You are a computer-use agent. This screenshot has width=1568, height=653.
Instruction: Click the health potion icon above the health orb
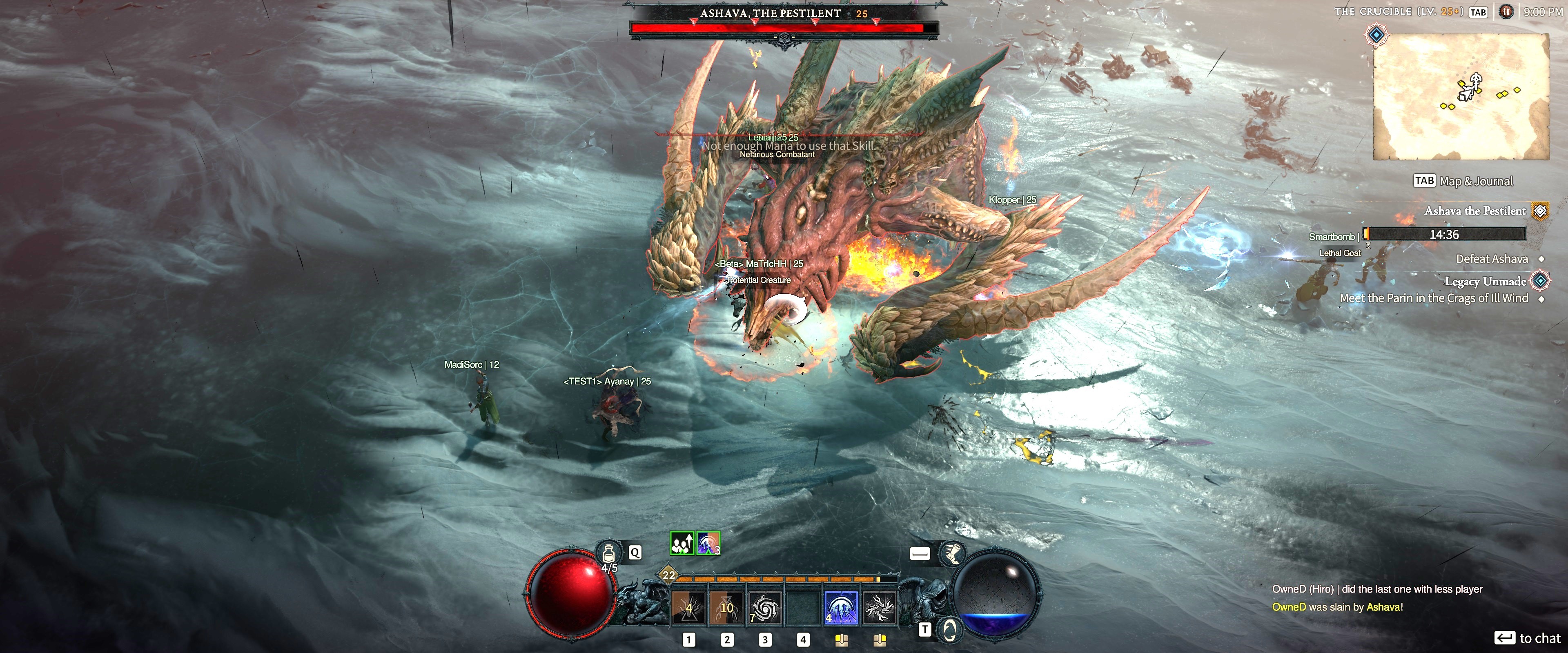(609, 552)
